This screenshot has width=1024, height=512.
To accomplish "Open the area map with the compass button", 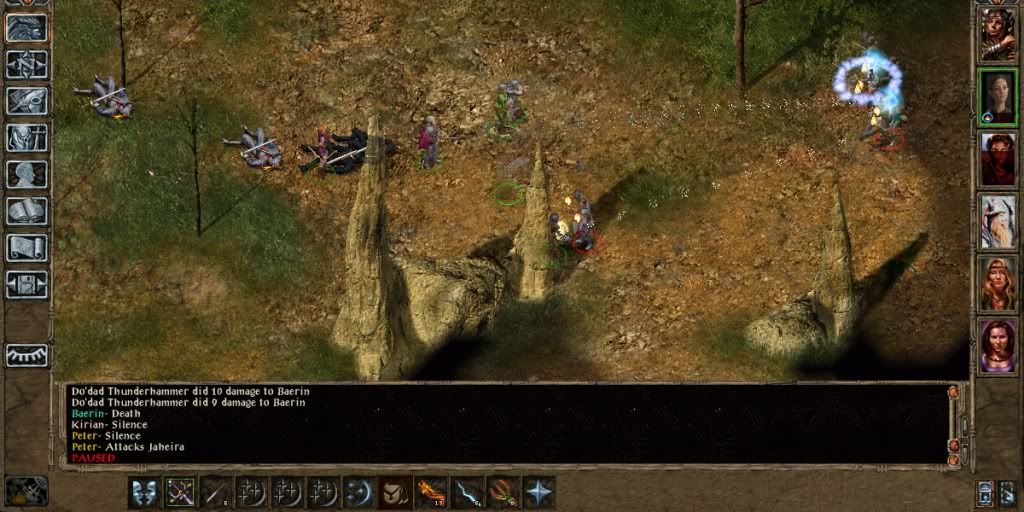I will [27, 64].
